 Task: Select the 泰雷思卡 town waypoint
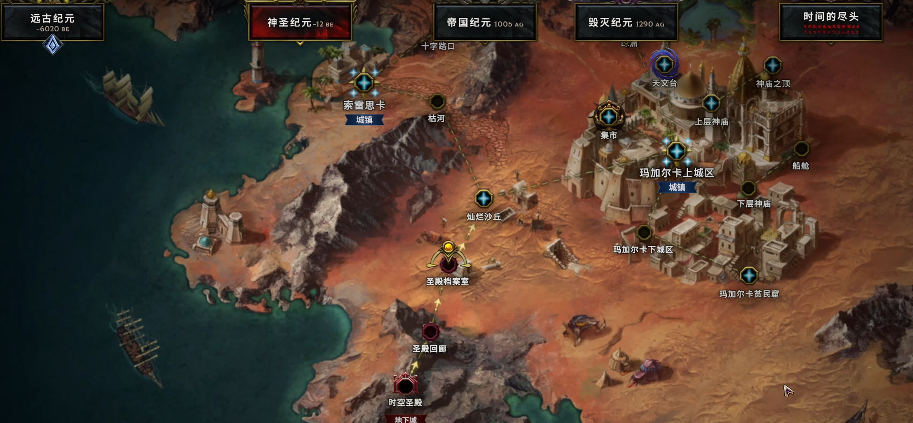point(364,82)
